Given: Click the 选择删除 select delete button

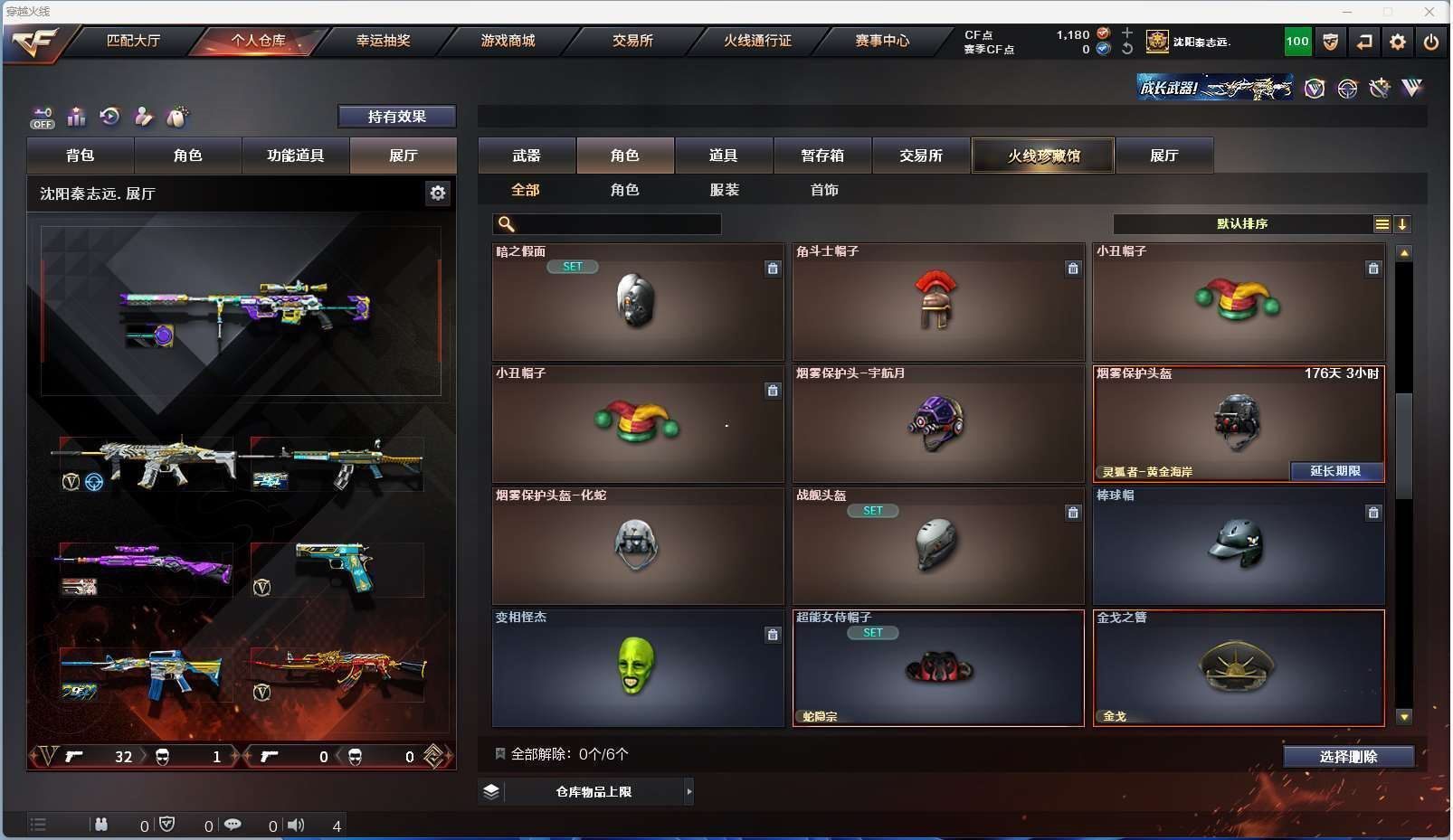Looking at the screenshot, I should point(1348,757).
